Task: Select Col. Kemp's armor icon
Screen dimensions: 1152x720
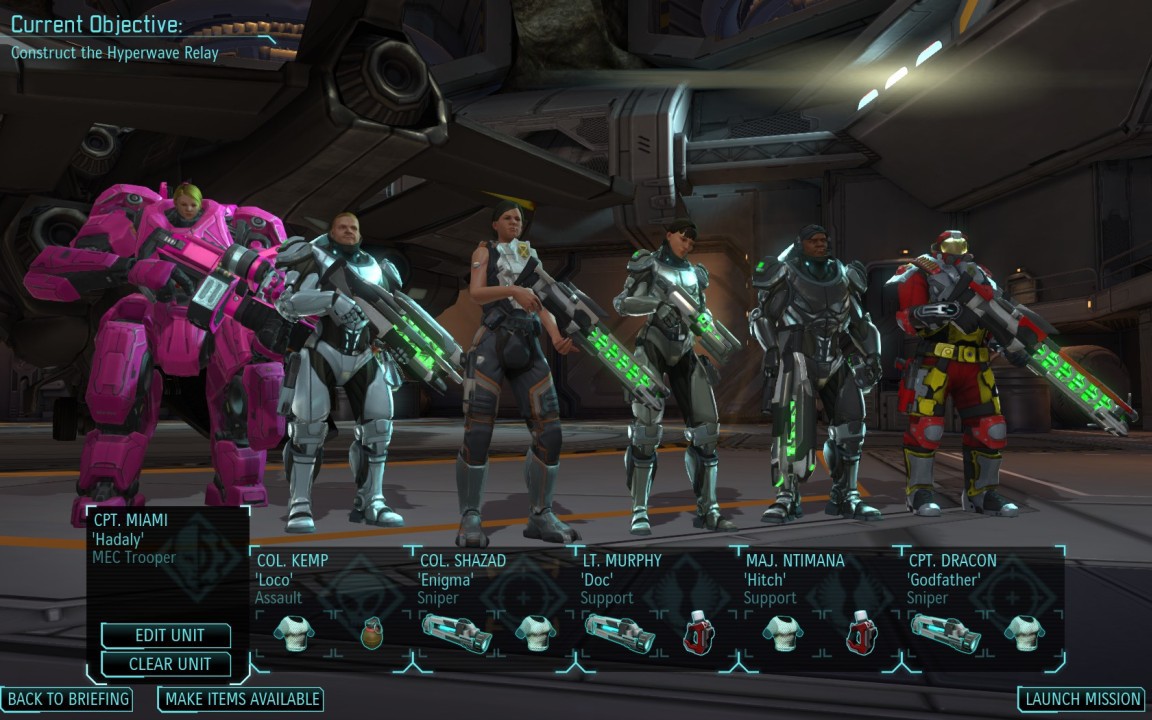Action: pyautogui.click(x=294, y=633)
